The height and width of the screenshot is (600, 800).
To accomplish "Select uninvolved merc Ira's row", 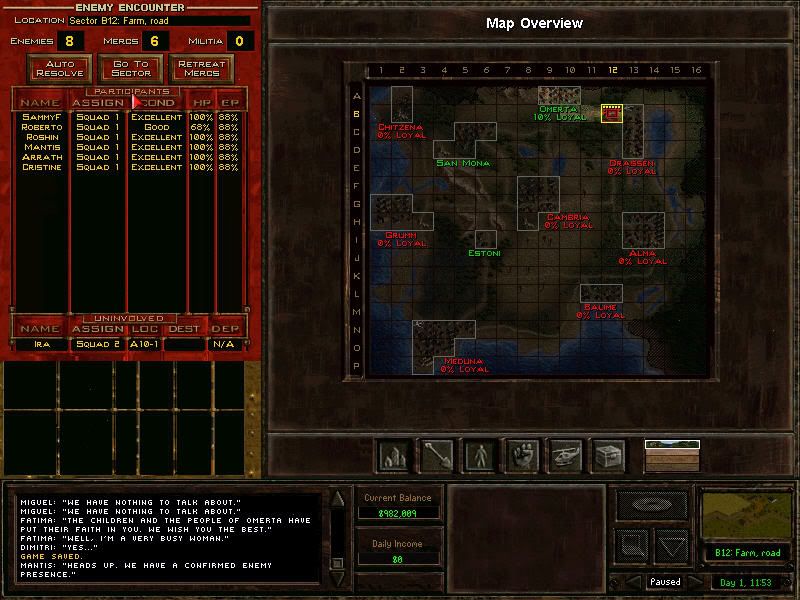I will 40,344.
